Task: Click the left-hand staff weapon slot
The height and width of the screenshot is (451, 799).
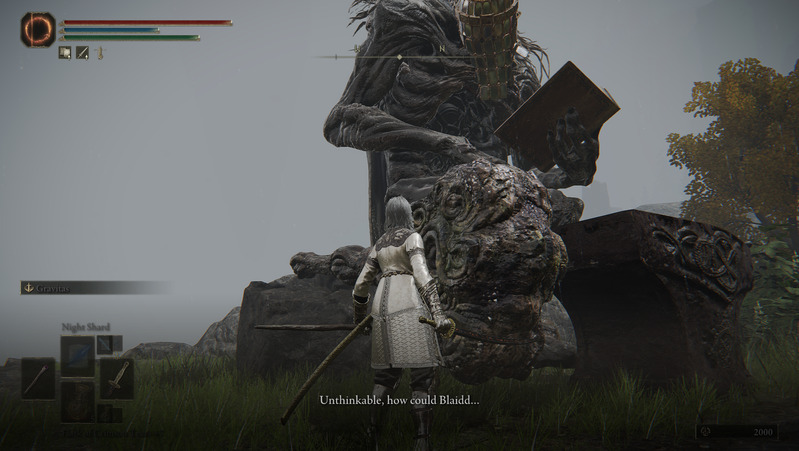Action: [38, 378]
